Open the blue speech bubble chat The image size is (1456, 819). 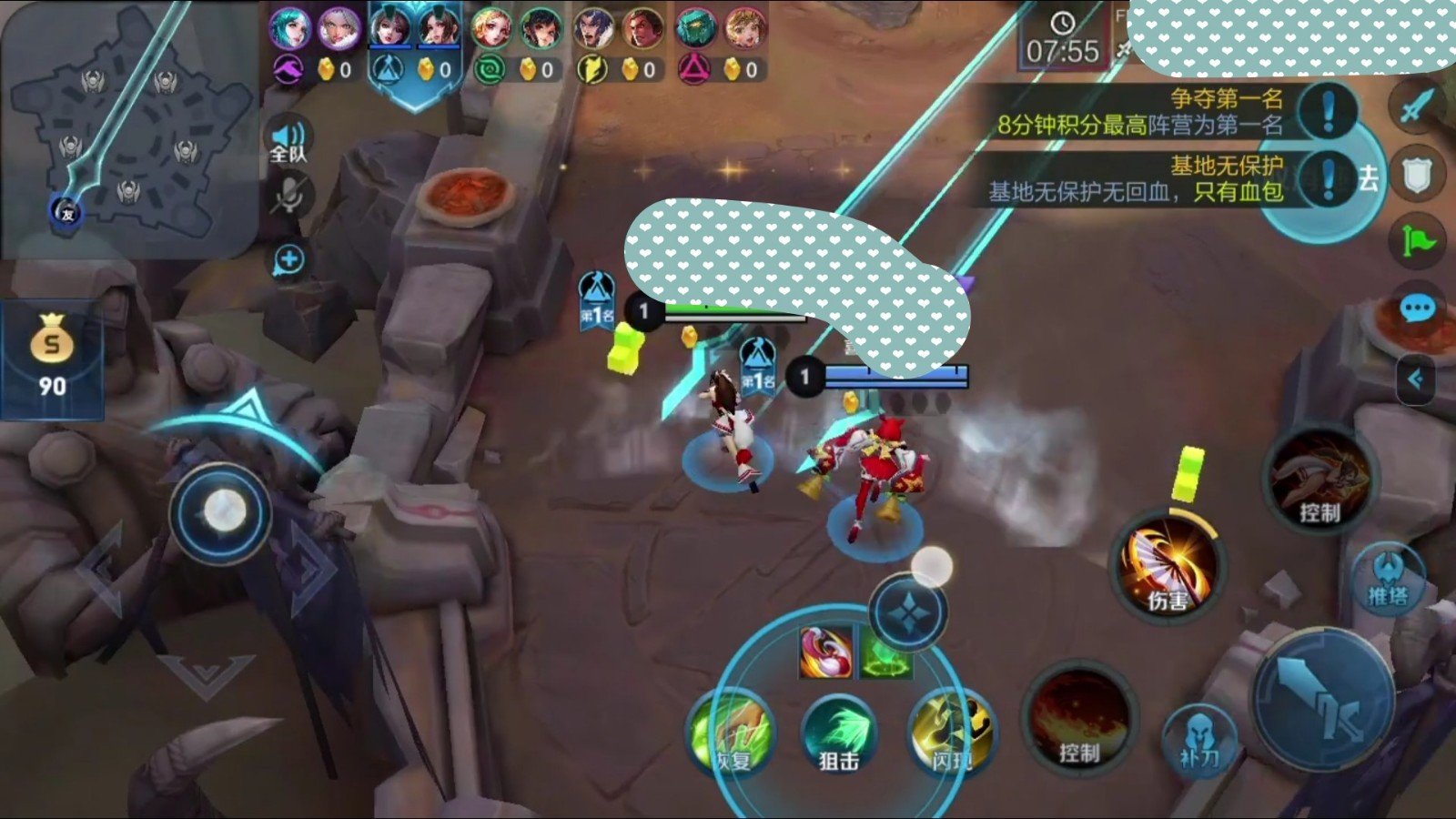pyautogui.click(x=1417, y=309)
